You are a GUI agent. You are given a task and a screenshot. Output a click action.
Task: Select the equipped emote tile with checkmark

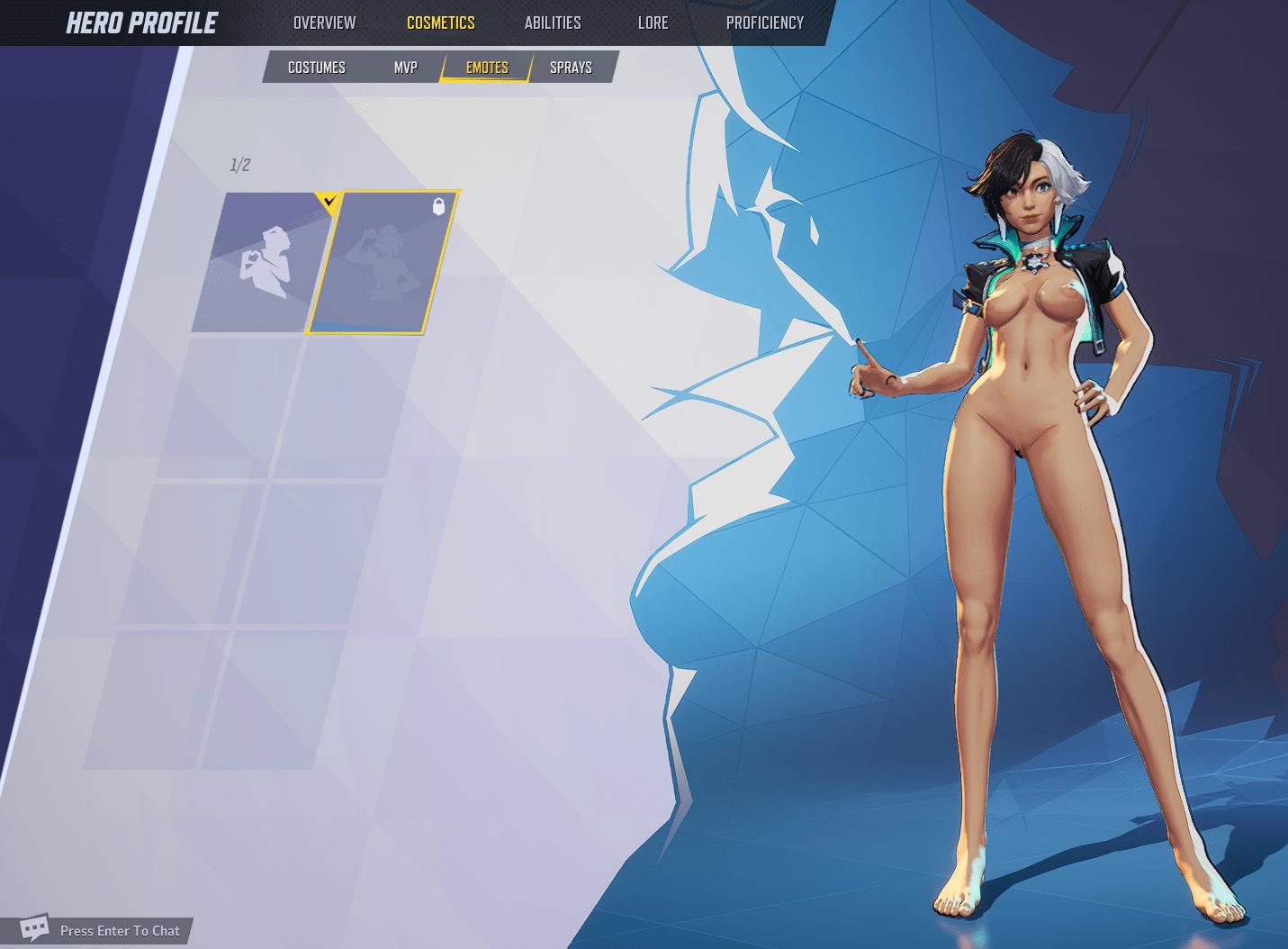261,262
